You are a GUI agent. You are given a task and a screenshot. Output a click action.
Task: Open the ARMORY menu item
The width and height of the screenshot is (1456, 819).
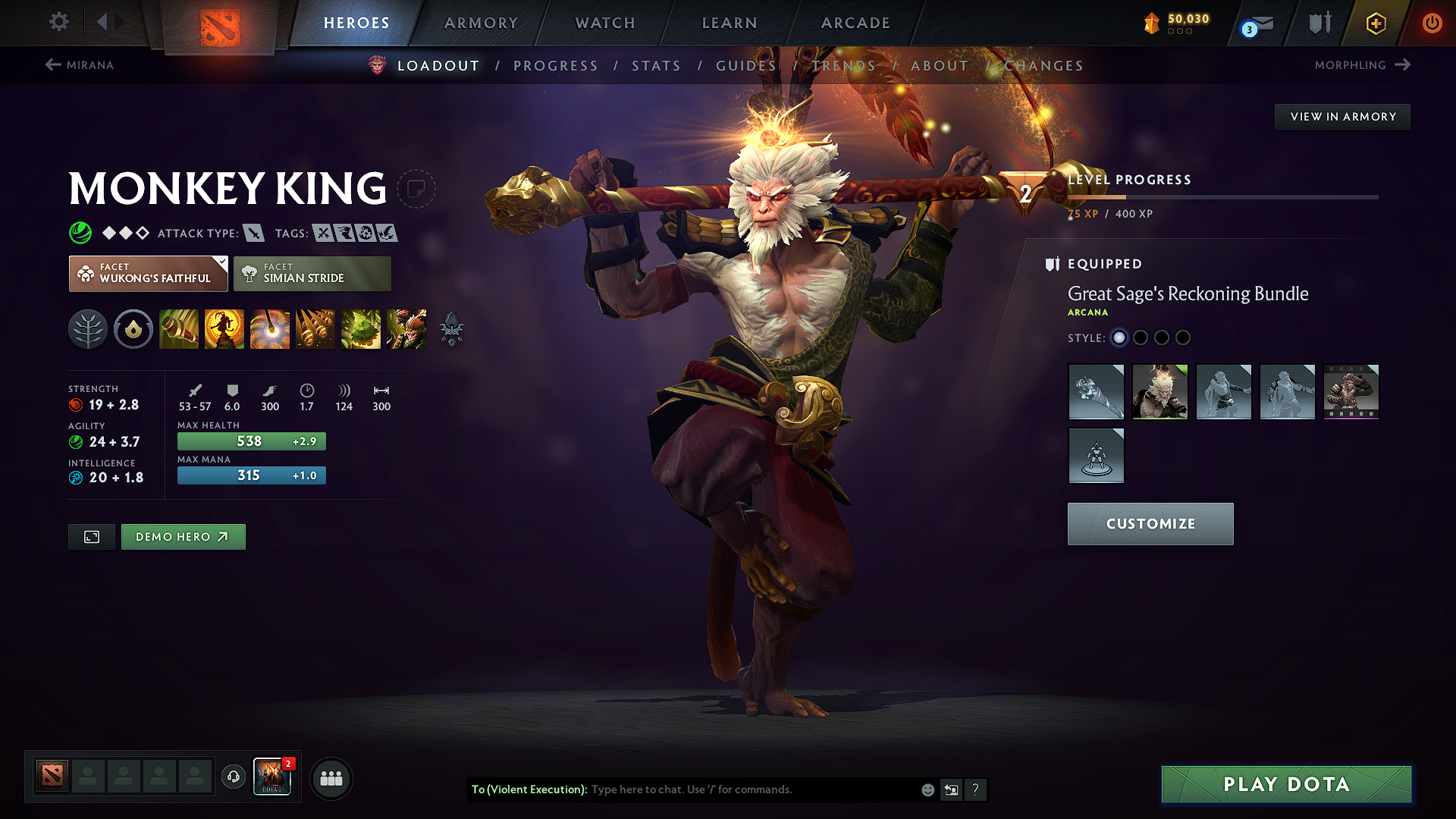(x=481, y=23)
